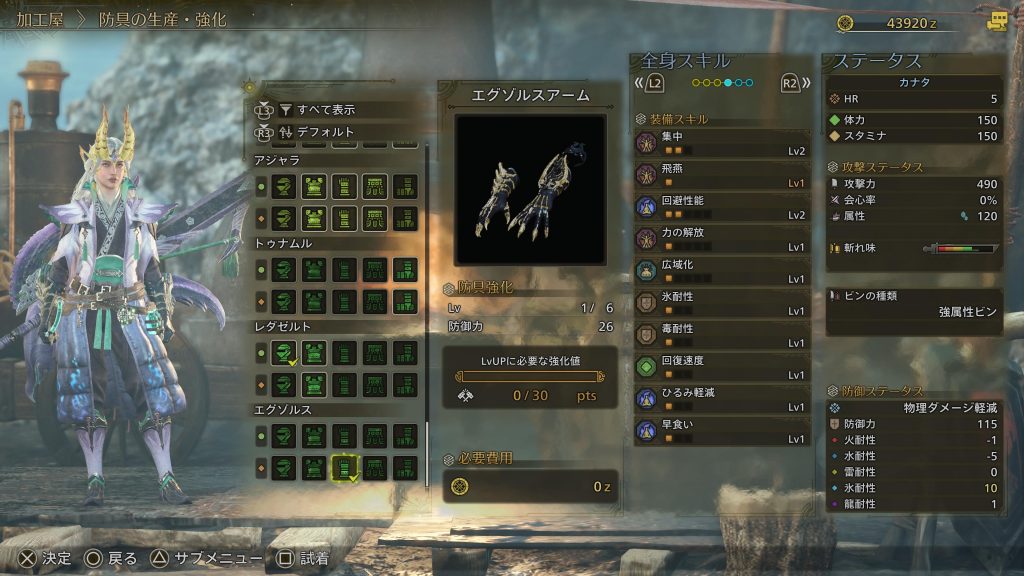Highlight the 毒耐性 skill entry
Screen dimensions: 1024x576
(722, 335)
